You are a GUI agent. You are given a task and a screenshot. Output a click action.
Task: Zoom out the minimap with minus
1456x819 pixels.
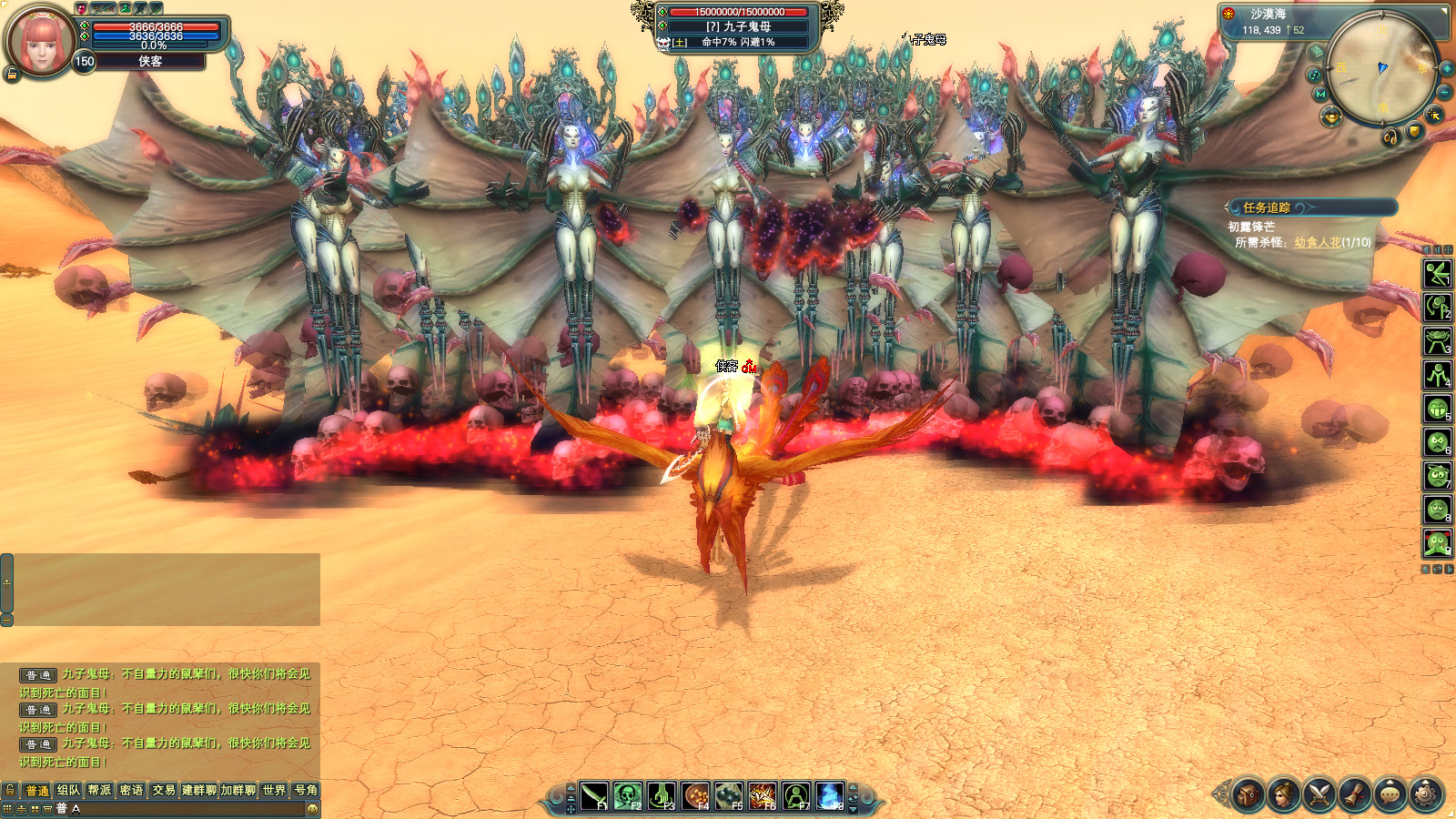pyautogui.click(x=1444, y=93)
